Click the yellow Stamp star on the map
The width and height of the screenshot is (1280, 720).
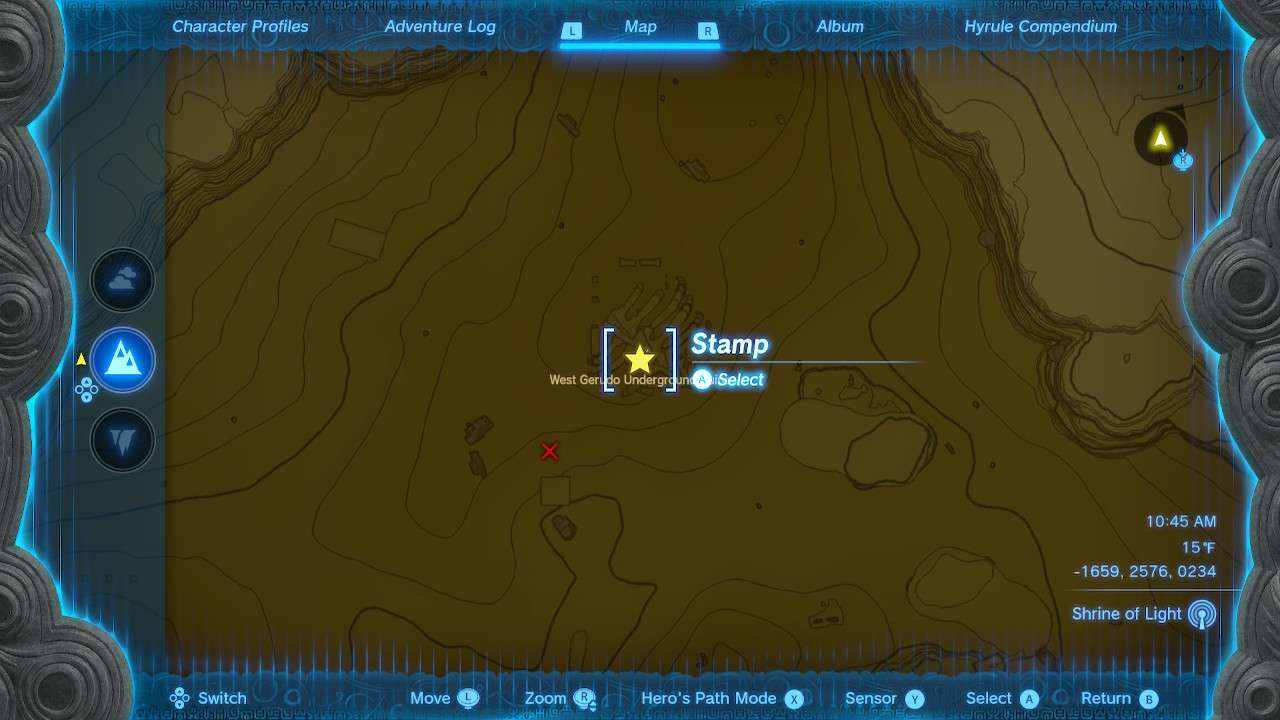point(640,358)
